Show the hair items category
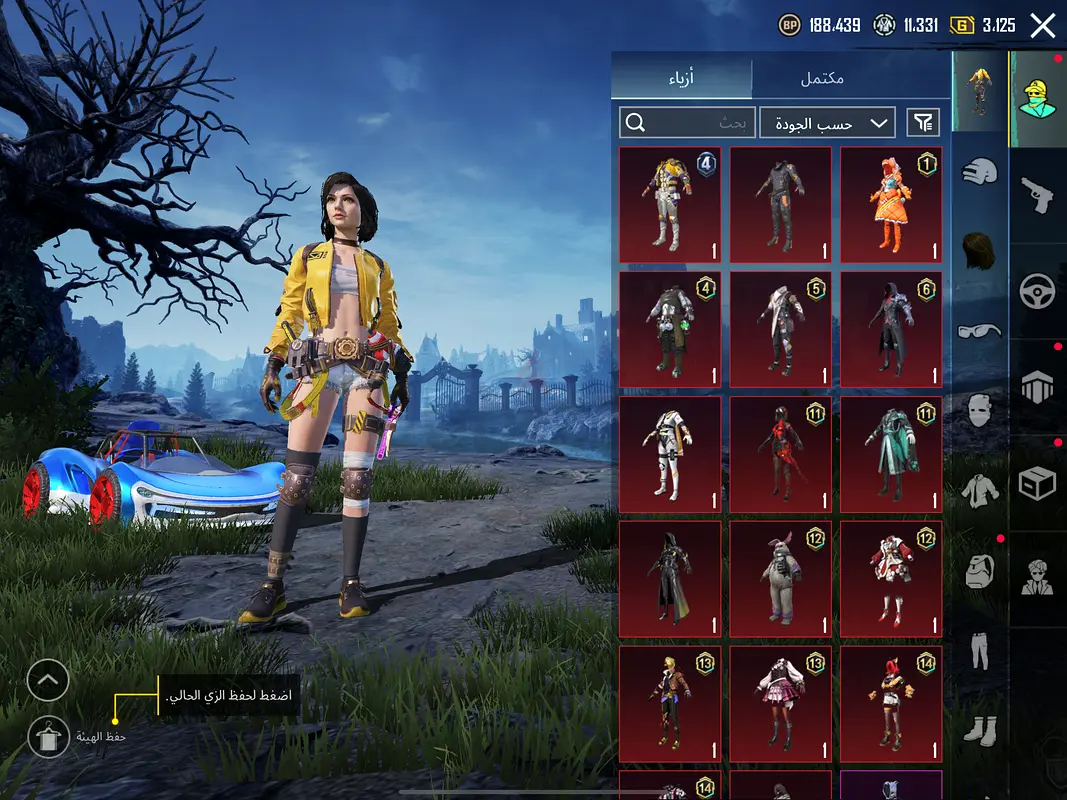Viewport: 1067px width, 800px height. tap(980, 249)
